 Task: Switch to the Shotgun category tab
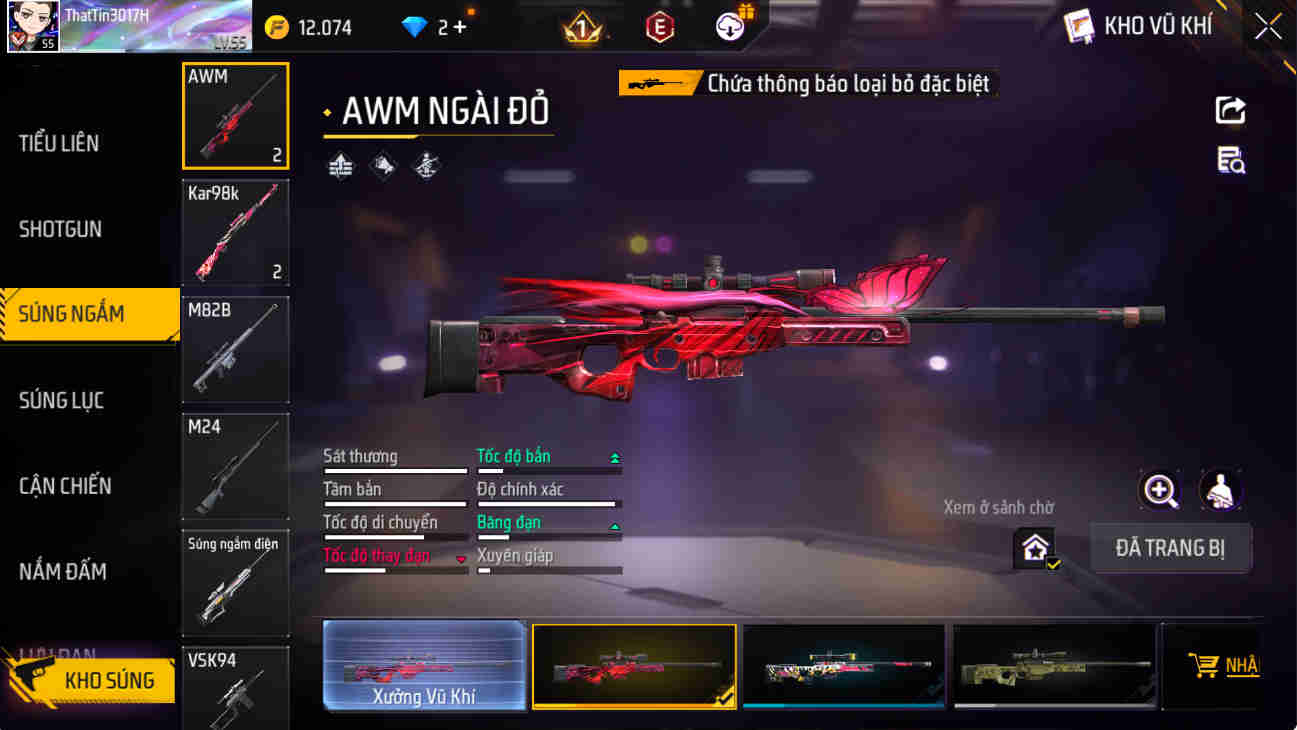click(60, 229)
